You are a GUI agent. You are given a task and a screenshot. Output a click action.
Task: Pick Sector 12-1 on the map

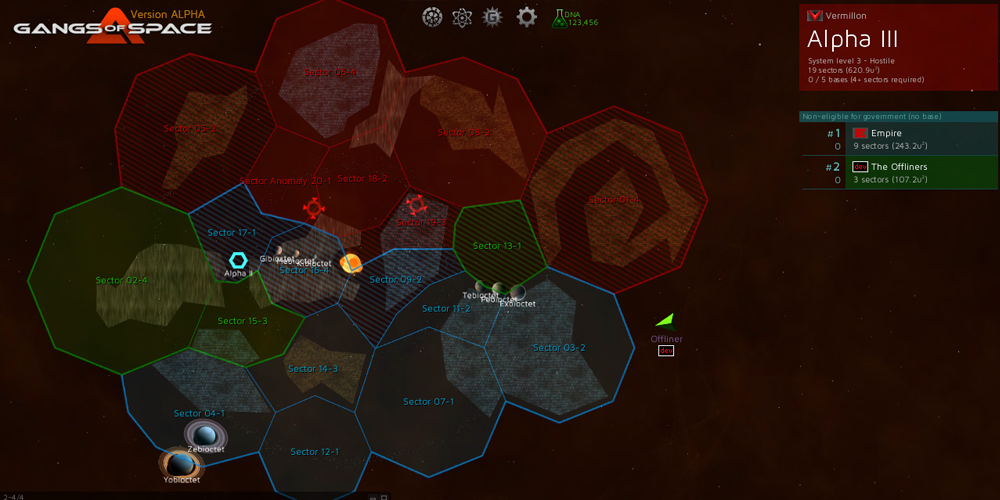click(314, 452)
